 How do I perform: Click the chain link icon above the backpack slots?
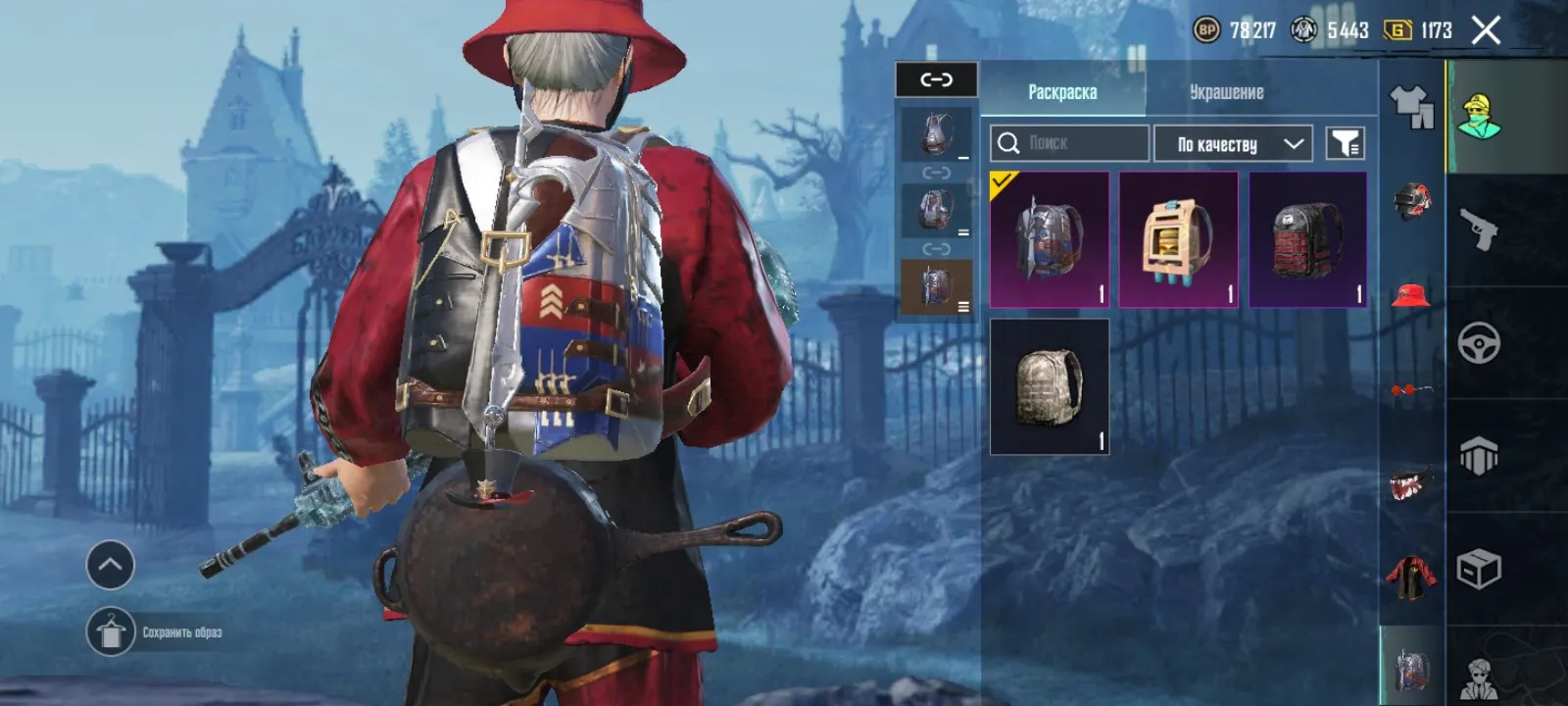coord(935,81)
